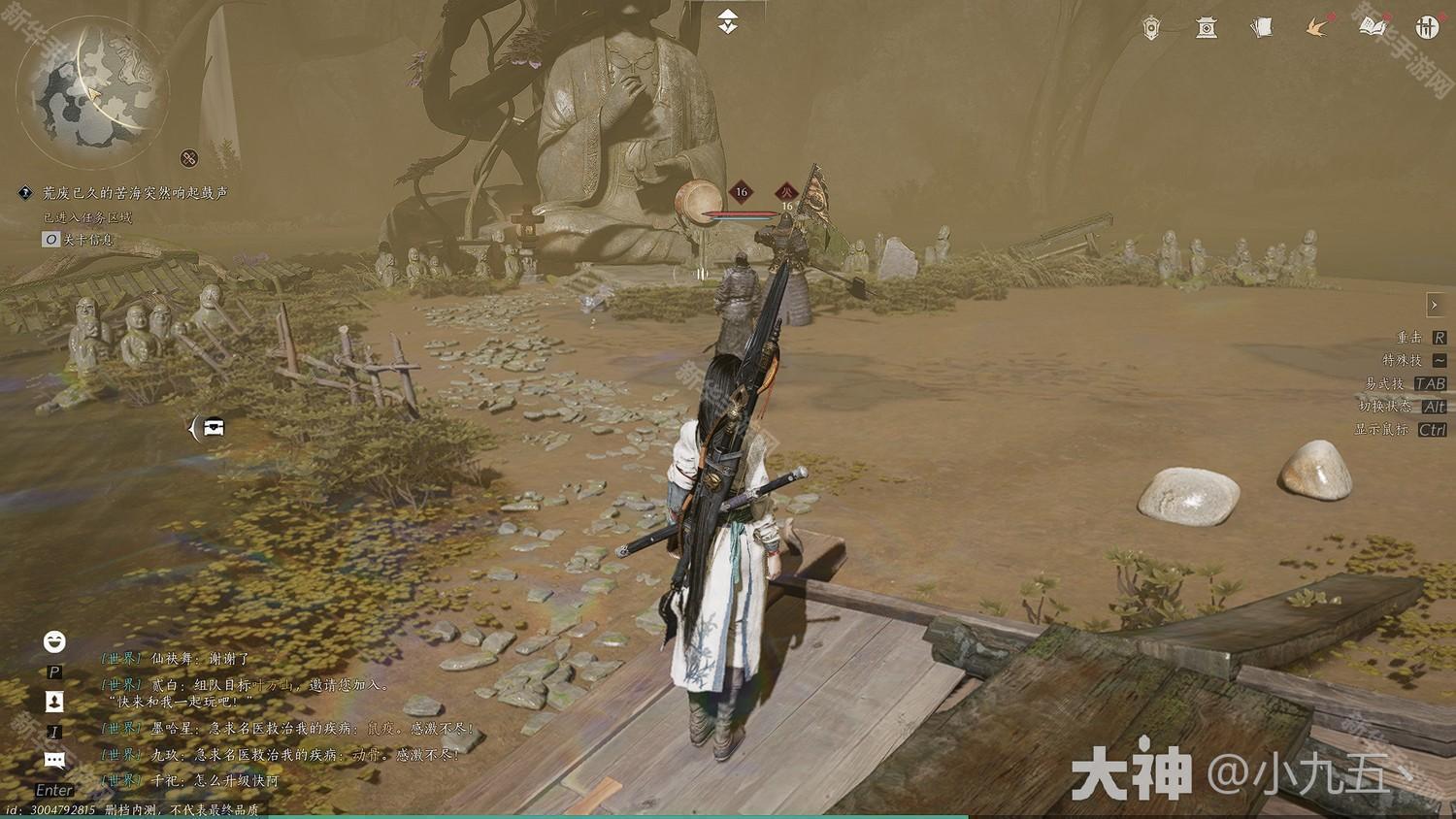
Task: Open the stacked scrolls icon
Action: tap(1262, 28)
